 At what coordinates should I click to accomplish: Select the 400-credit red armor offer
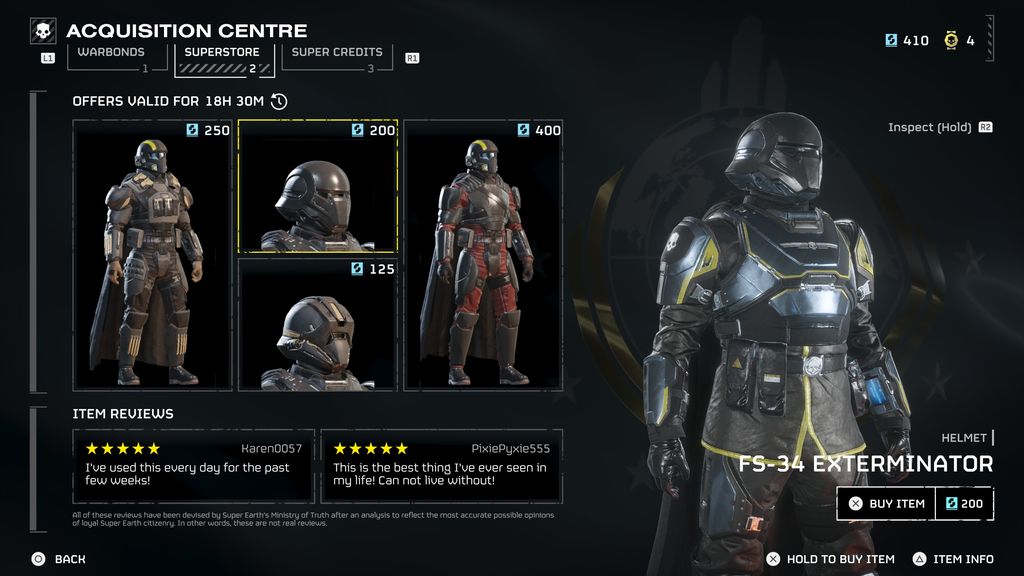click(x=483, y=255)
